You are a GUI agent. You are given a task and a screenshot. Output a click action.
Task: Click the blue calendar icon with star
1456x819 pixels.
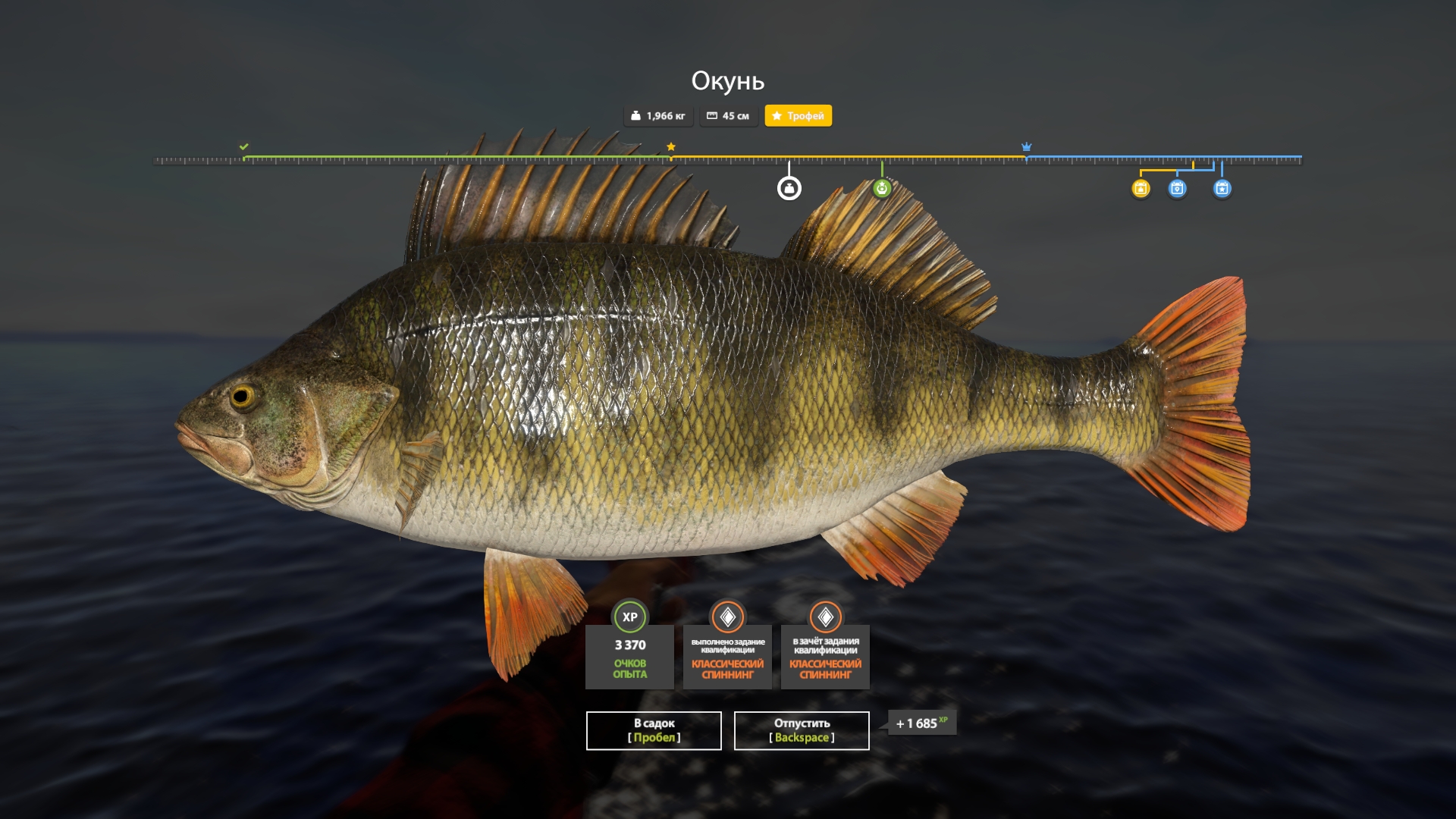click(x=1222, y=190)
